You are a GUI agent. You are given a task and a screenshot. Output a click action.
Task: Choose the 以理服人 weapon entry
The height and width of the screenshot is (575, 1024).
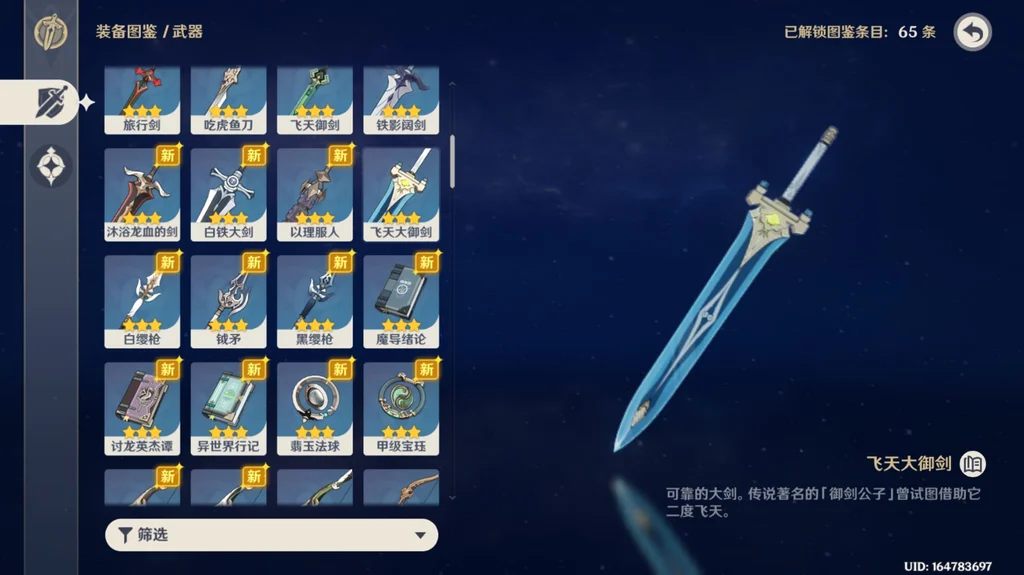[314, 194]
